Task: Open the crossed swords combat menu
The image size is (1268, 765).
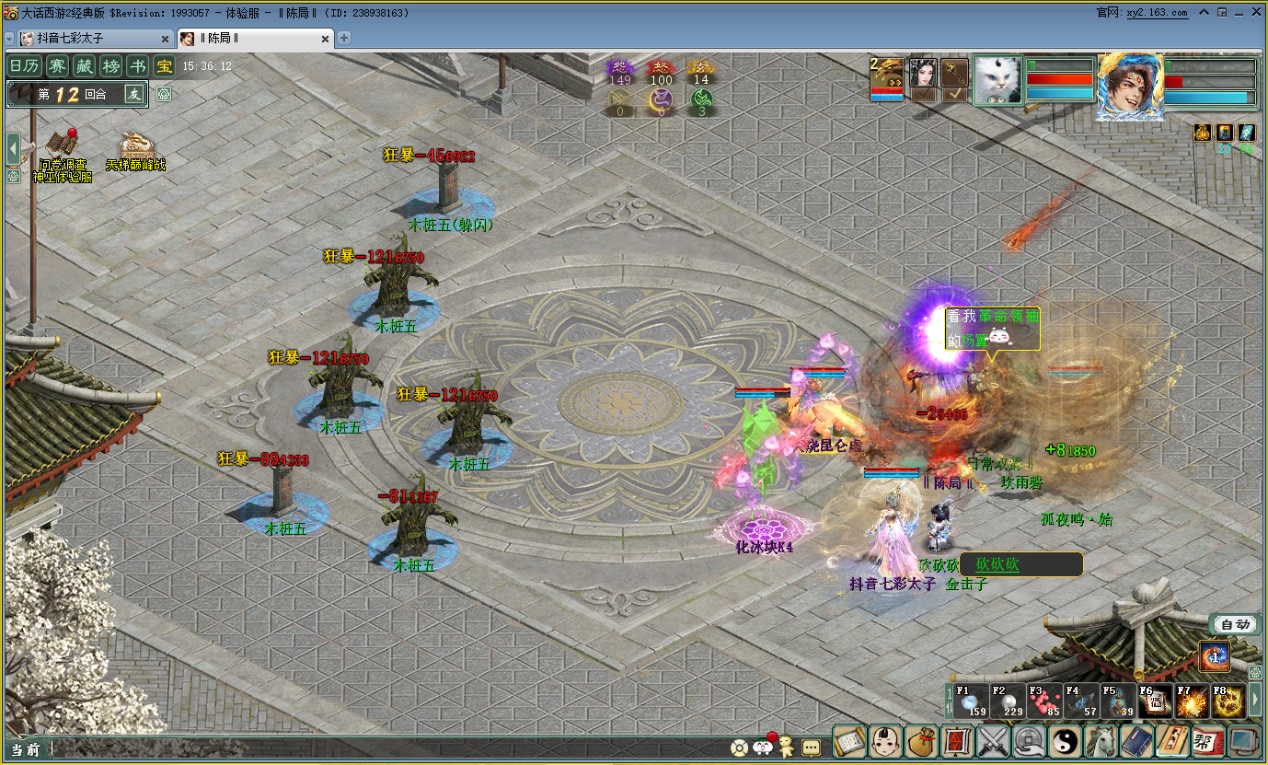Action: pyautogui.click(x=993, y=741)
